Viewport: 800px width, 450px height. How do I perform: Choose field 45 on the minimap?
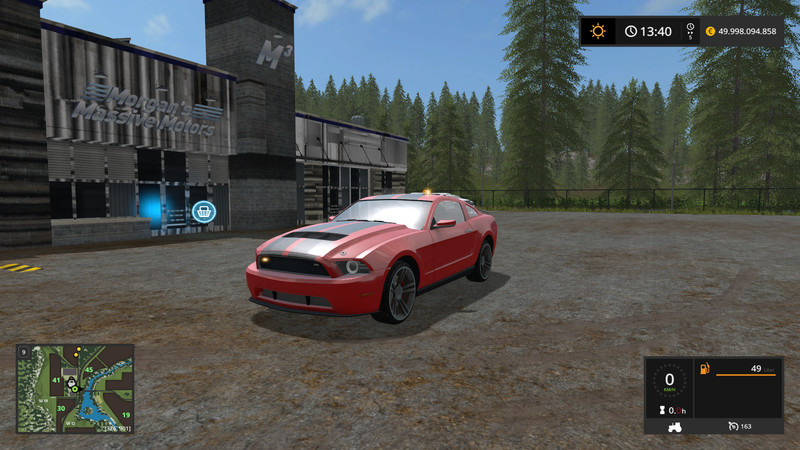(x=88, y=370)
